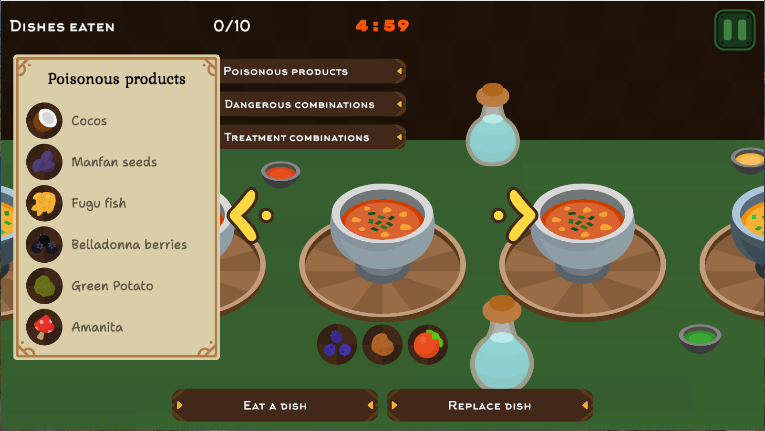This screenshot has height=431, width=765.
Task: Eat a dish
Action: [x=275, y=405]
